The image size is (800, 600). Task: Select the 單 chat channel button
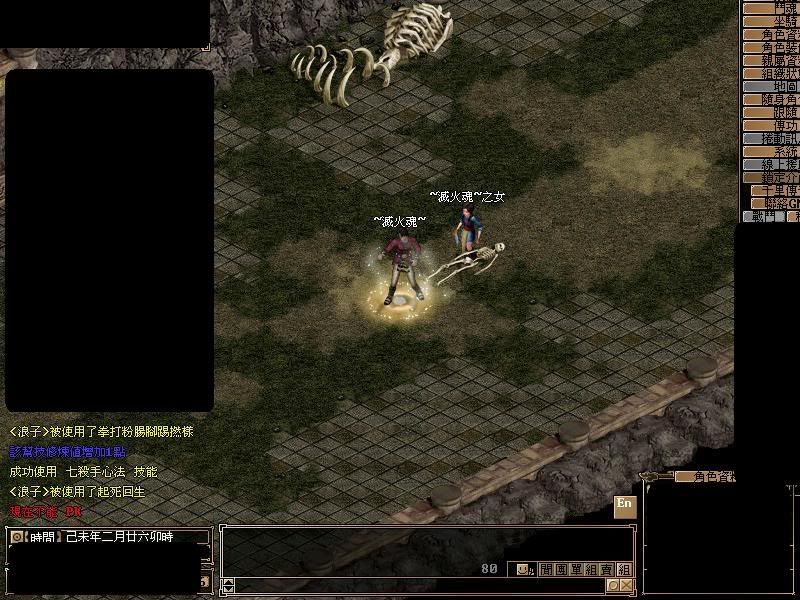[576, 569]
